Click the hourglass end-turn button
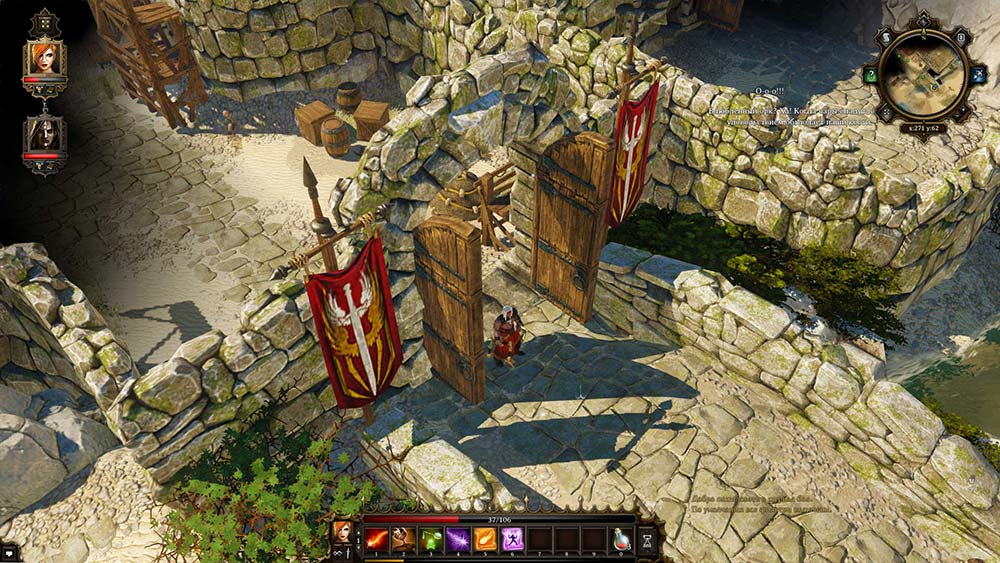The width and height of the screenshot is (1000, 563). [647, 539]
